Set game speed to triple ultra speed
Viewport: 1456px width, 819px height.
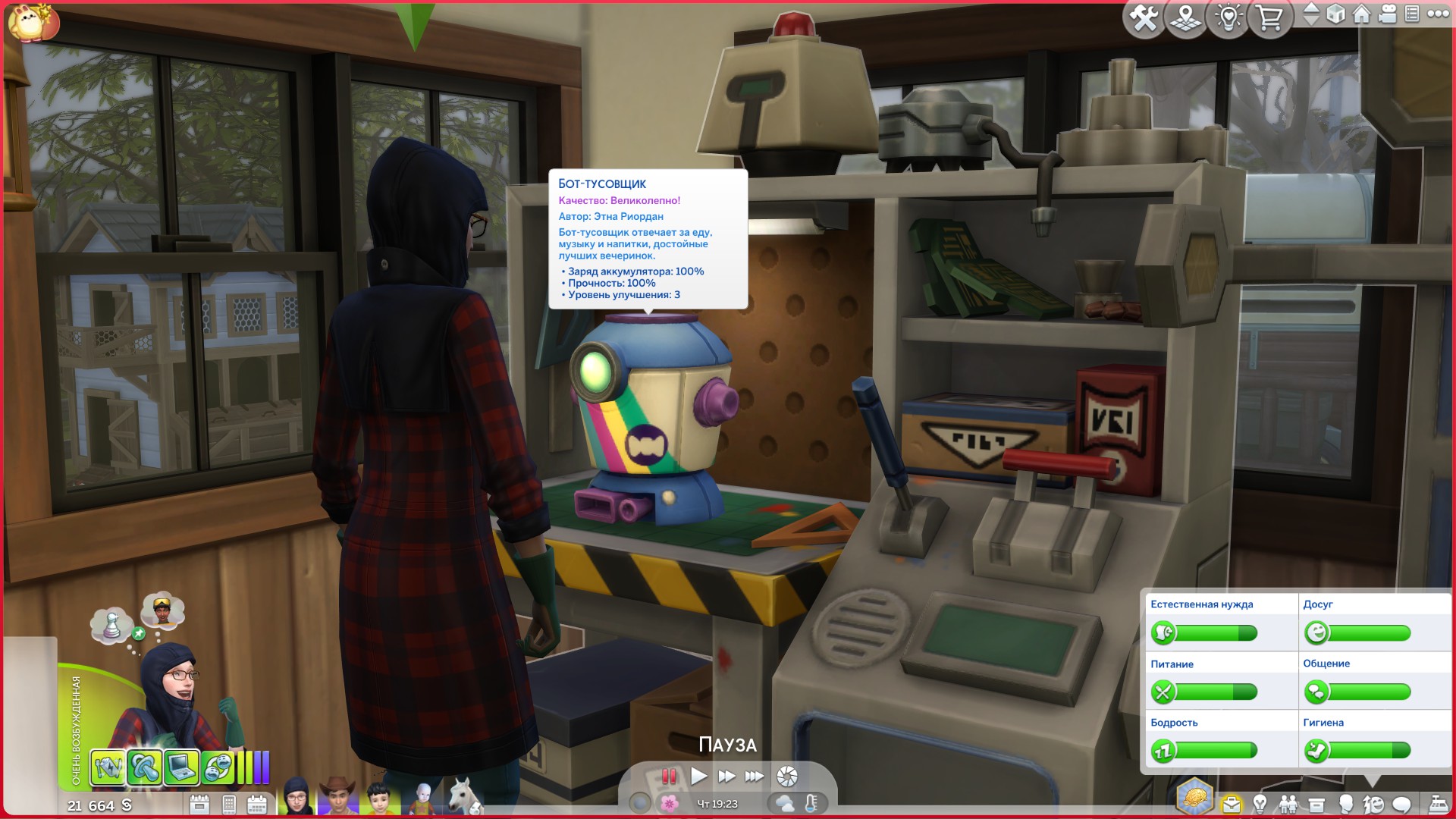(755, 776)
